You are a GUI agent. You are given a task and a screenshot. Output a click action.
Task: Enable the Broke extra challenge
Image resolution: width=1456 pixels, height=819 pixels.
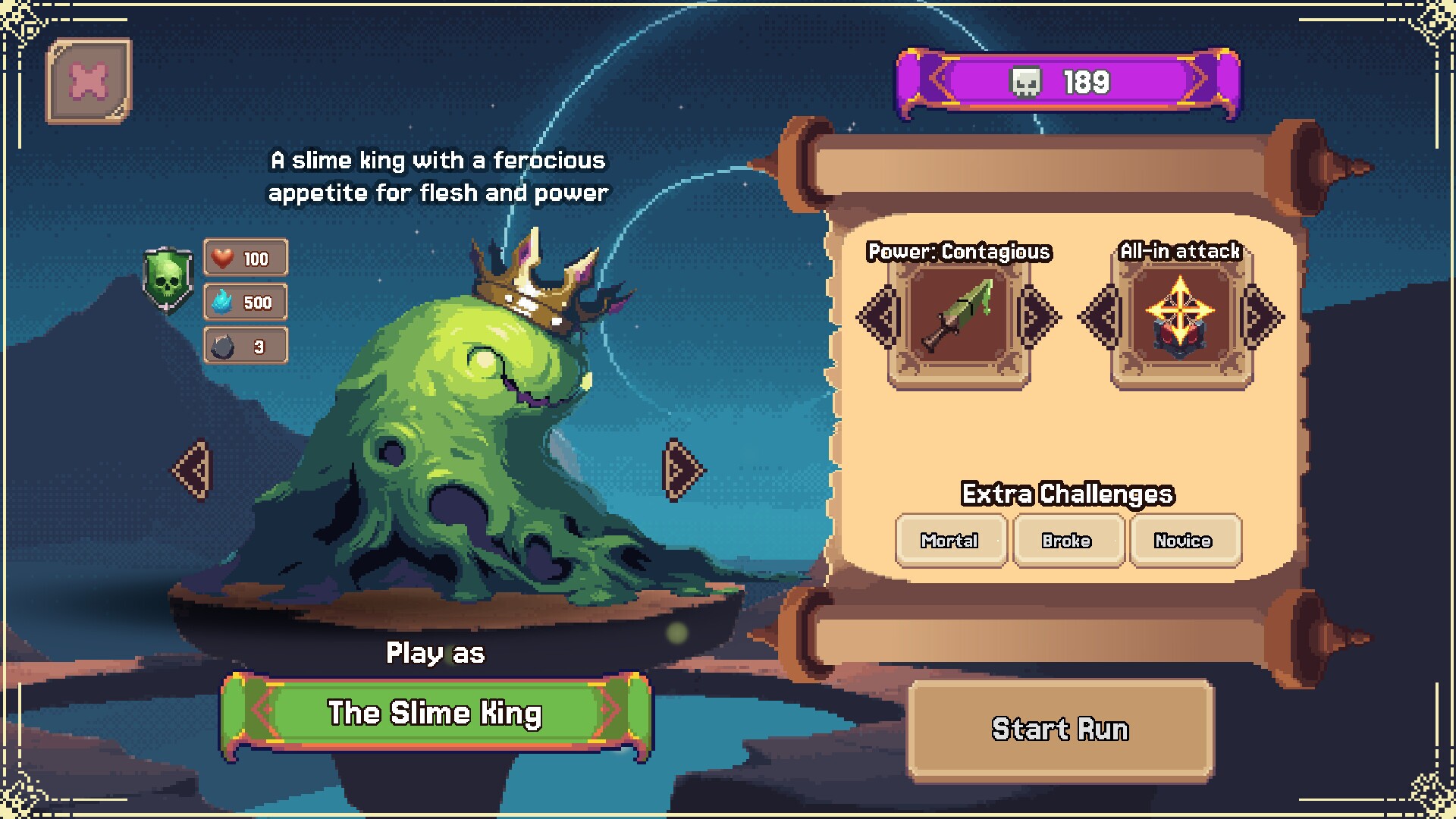point(1067,541)
